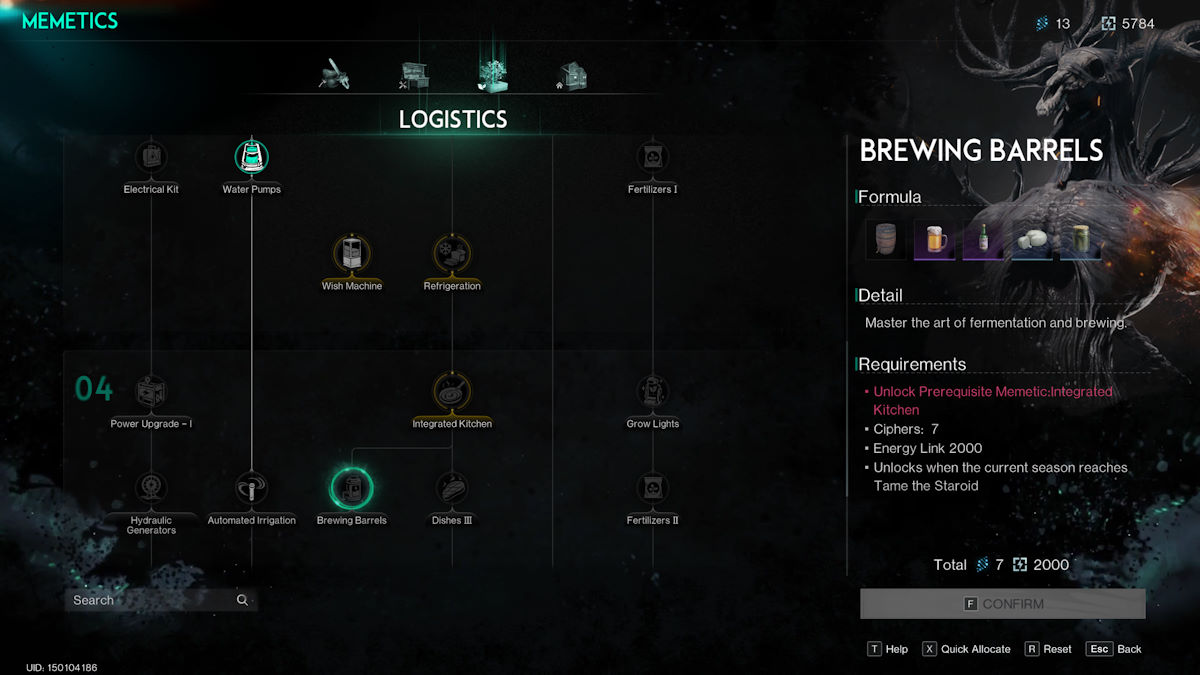Open the Fertilizers I memetic
Image resolution: width=1200 pixels, height=675 pixels.
pyautogui.click(x=652, y=157)
